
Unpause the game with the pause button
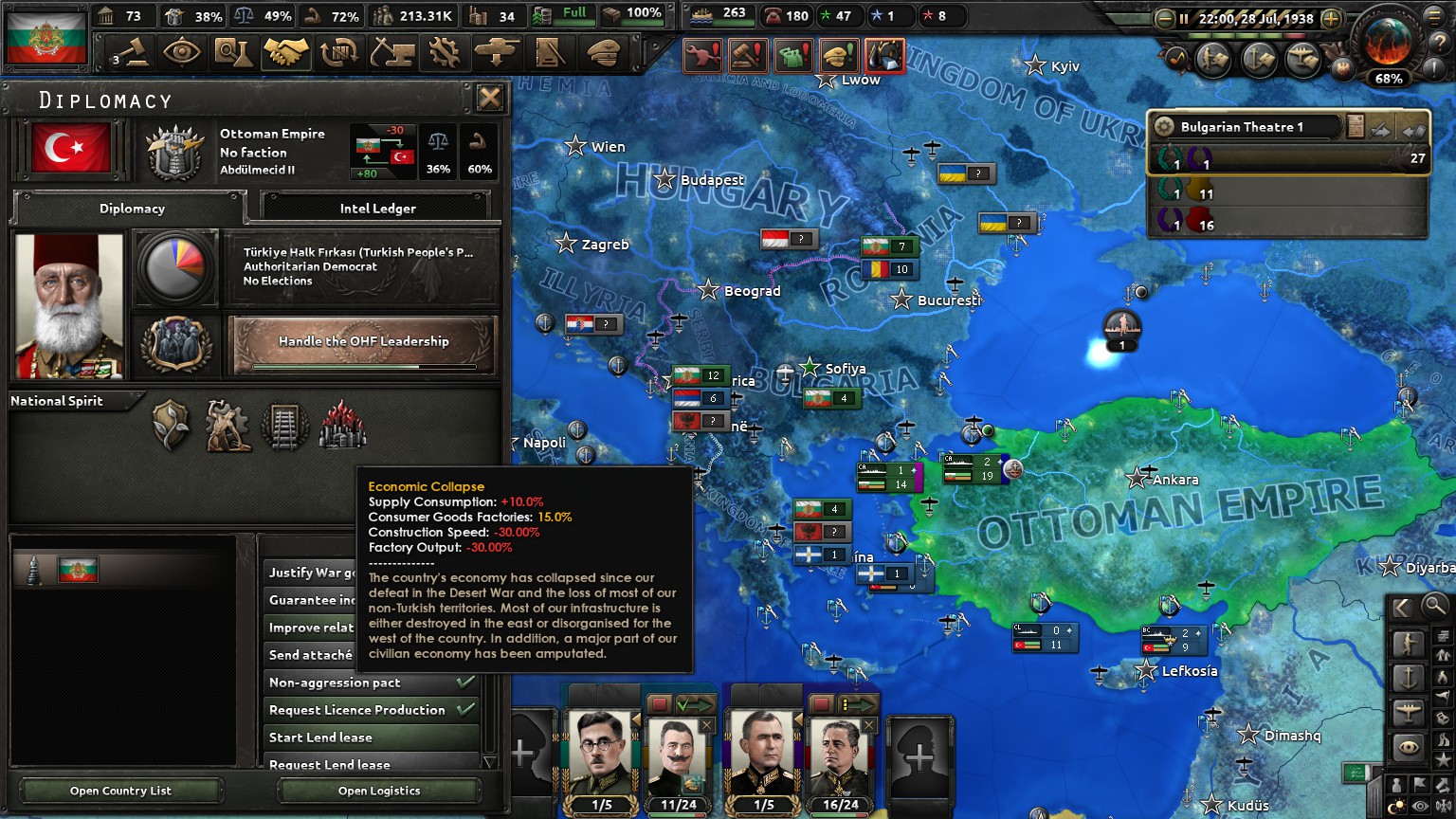point(1184,18)
